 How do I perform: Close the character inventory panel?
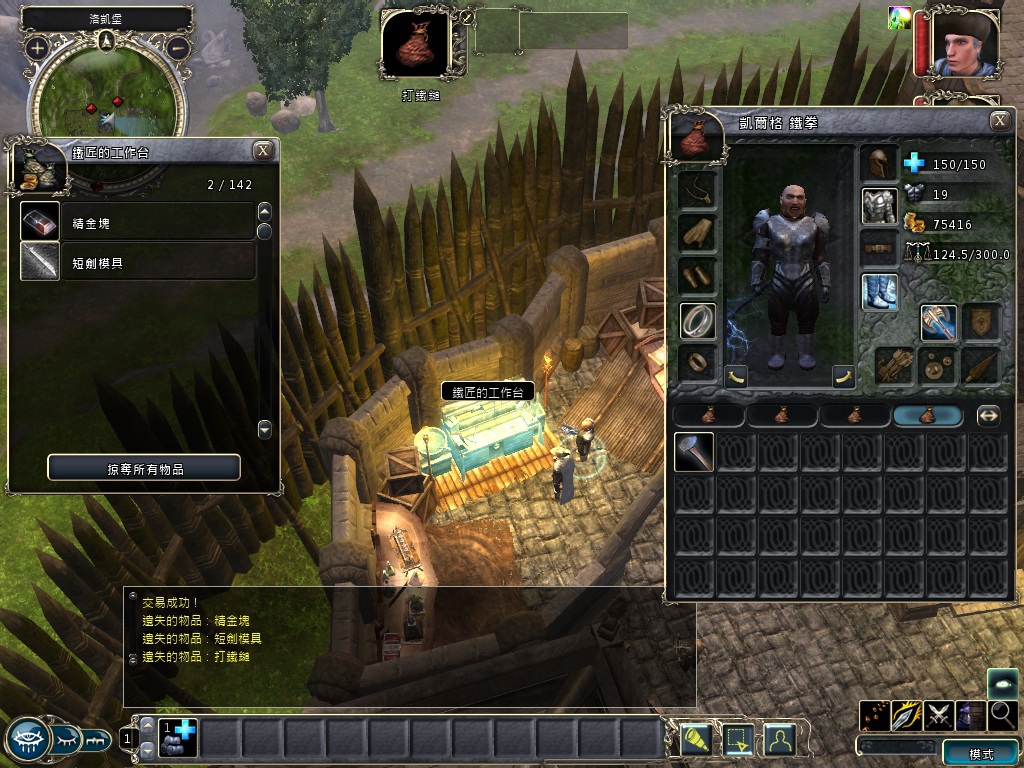pos(999,121)
